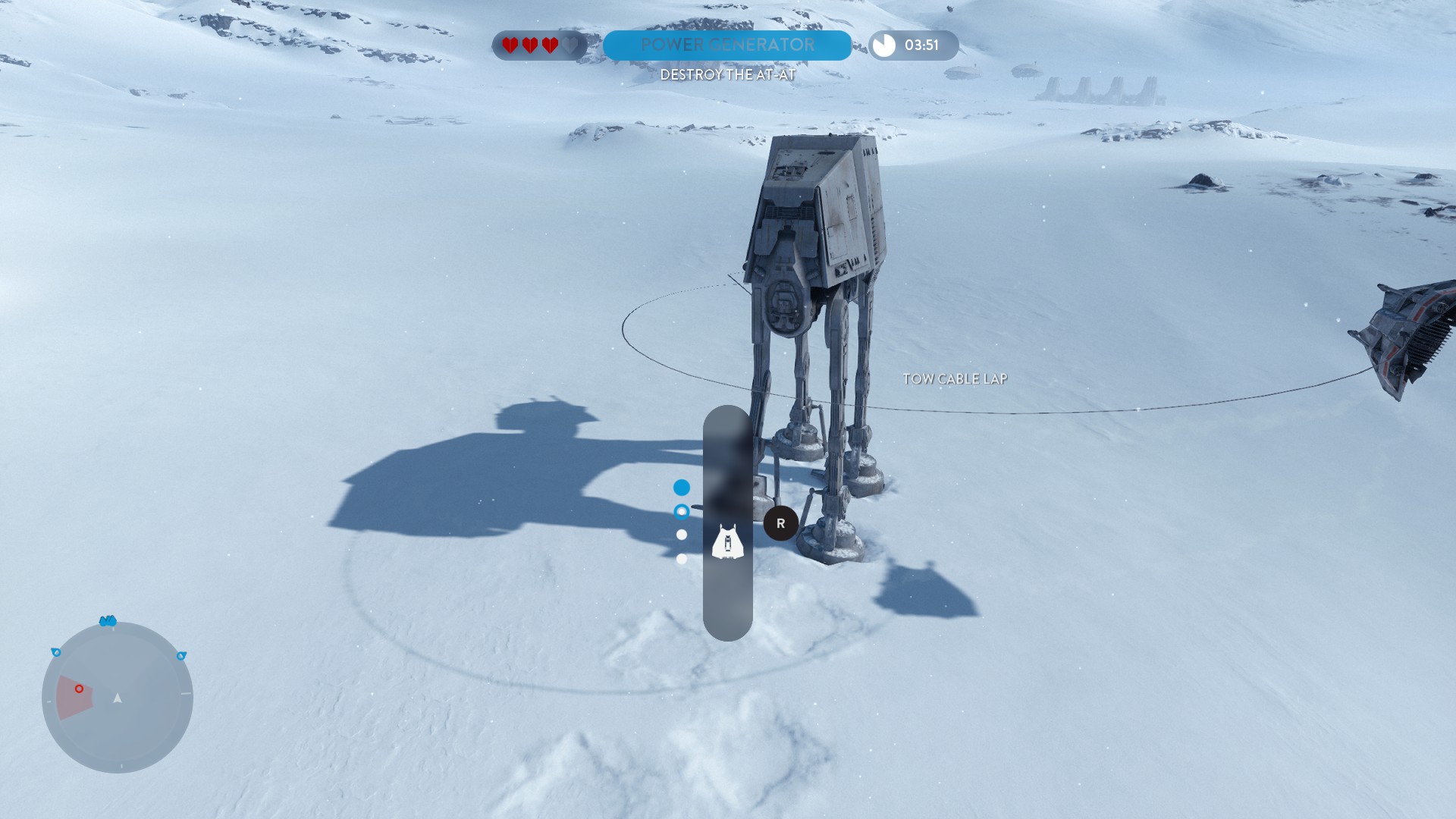
Task: Click the solid blue tow cable lap dot
Action: (682, 488)
